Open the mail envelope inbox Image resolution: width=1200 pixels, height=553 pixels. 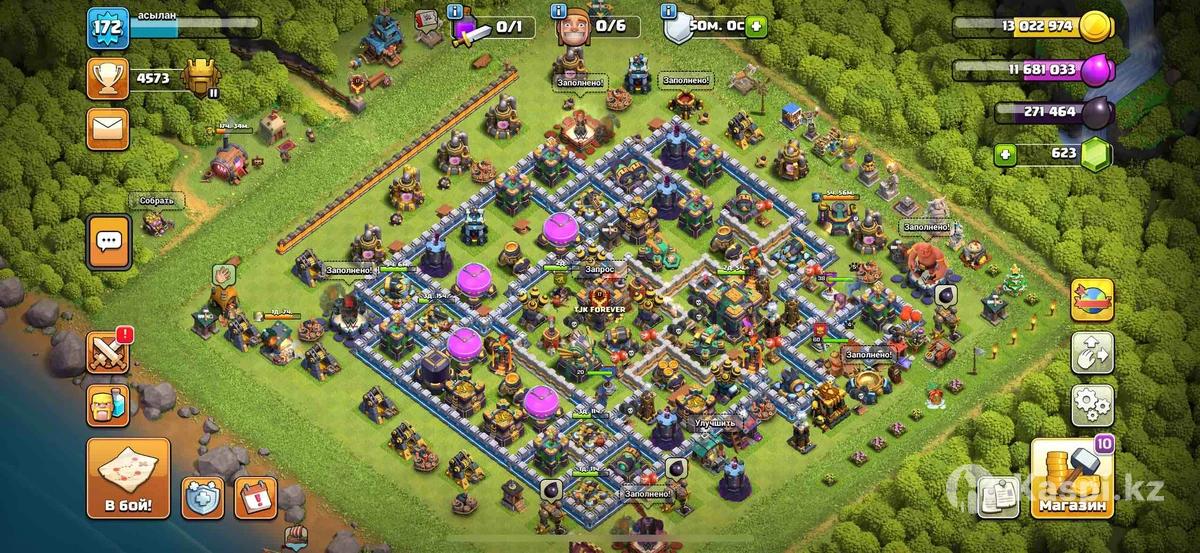[107, 128]
